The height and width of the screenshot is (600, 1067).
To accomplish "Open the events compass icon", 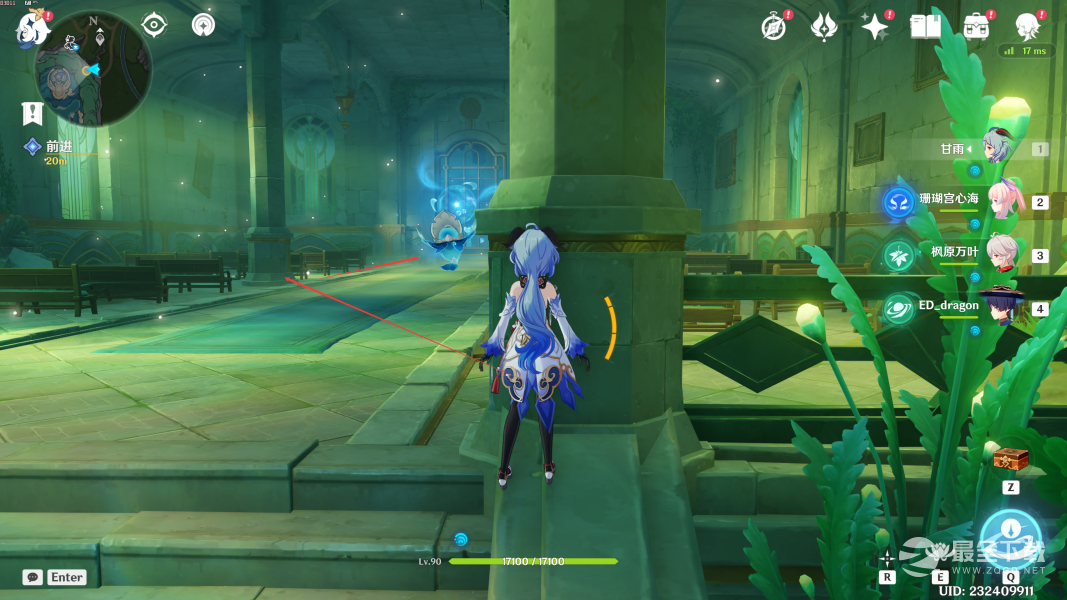I will coord(773,27).
